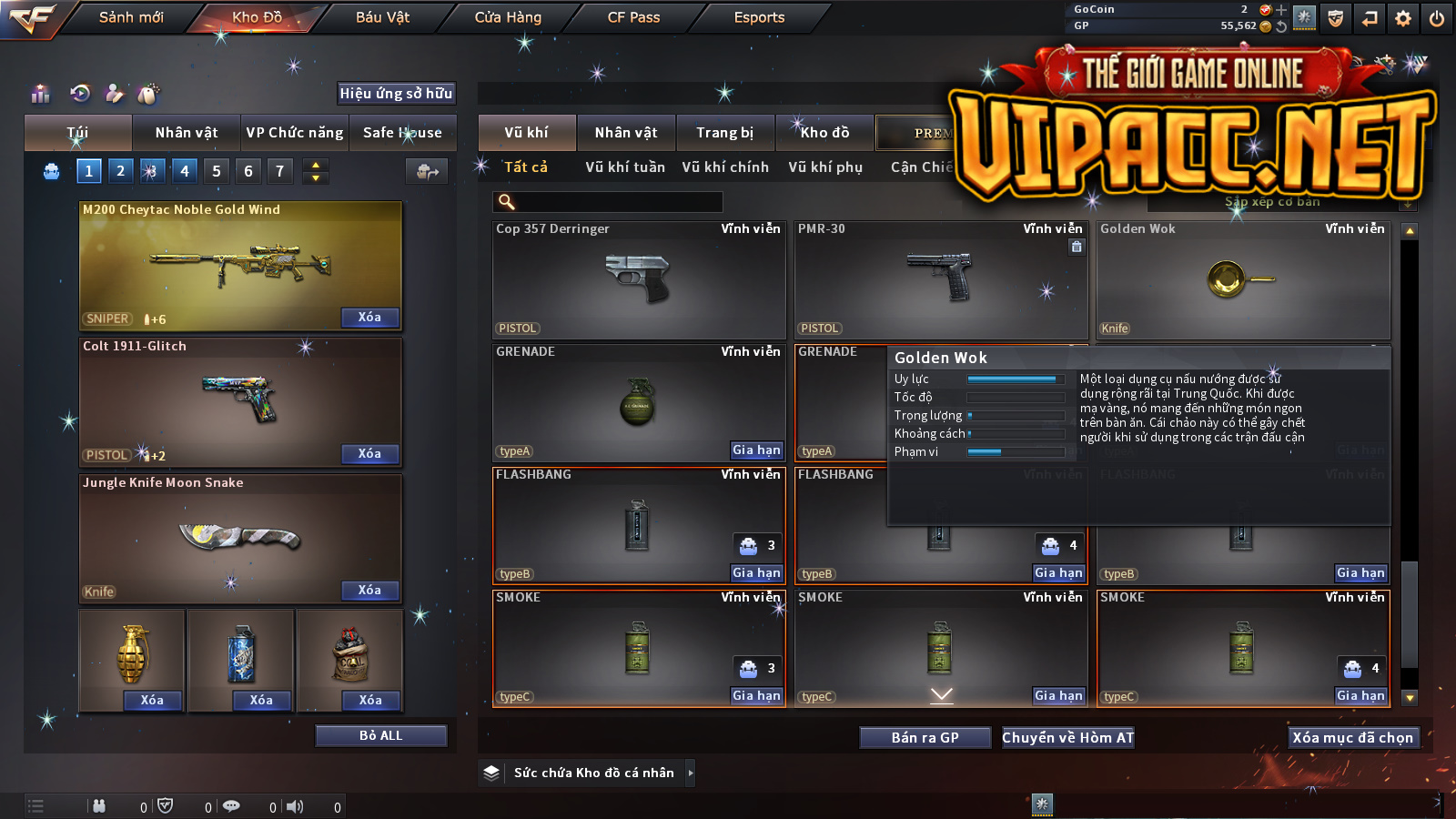This screenshot has height=819, width=1456.
Task: Select the Cop 357 Derringer pistol
Action: (639, 279)
